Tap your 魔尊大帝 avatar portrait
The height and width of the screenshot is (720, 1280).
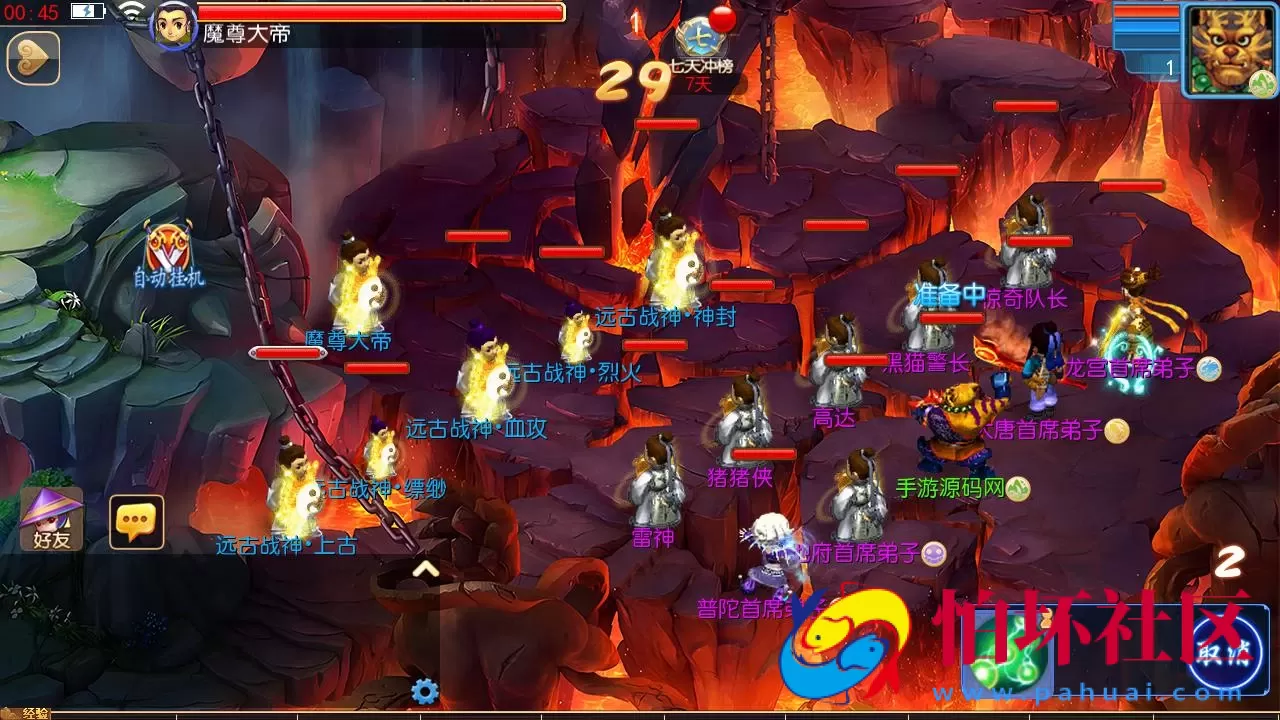pos(170,30)
